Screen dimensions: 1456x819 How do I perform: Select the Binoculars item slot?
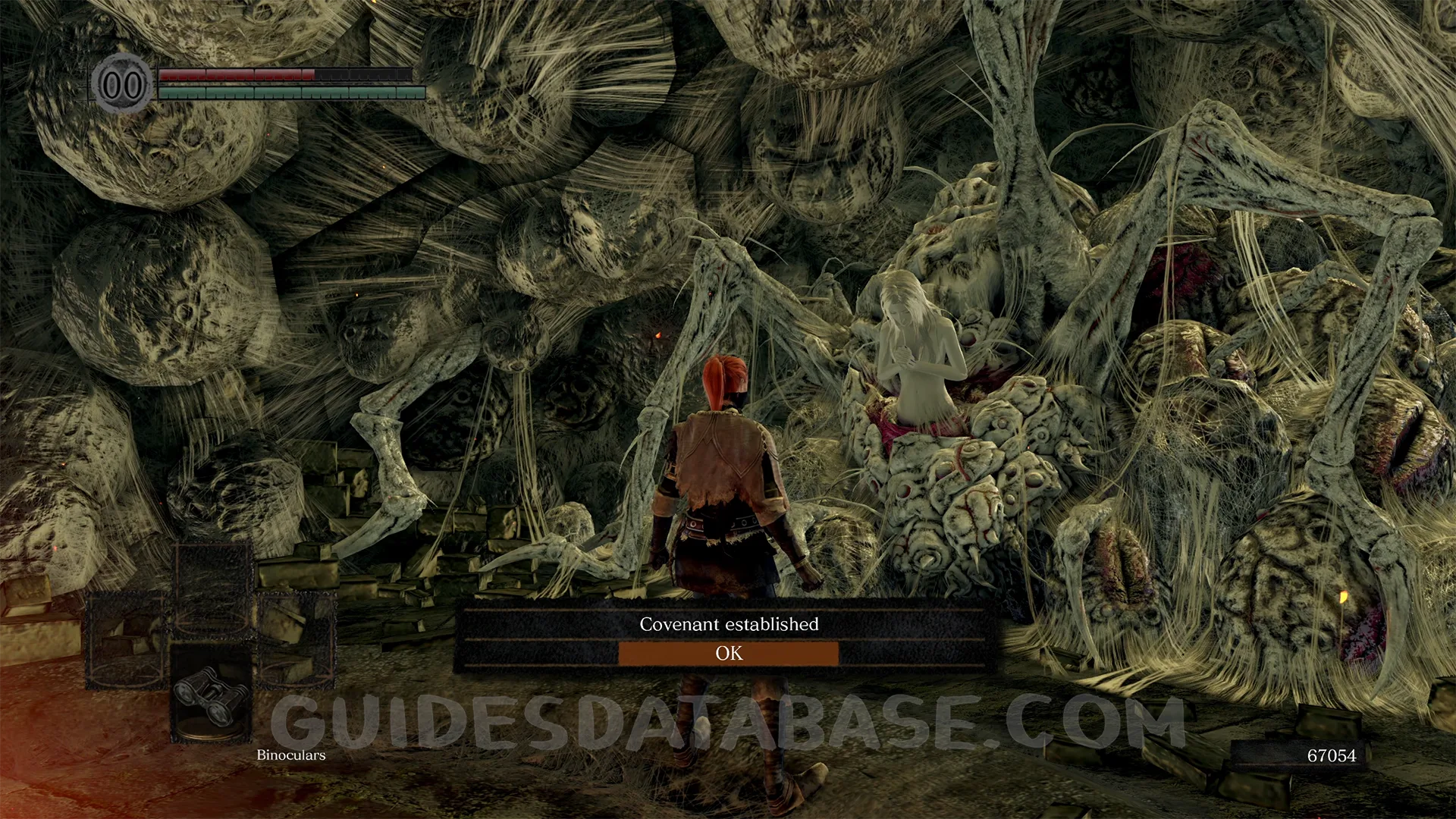pos(210,694)
